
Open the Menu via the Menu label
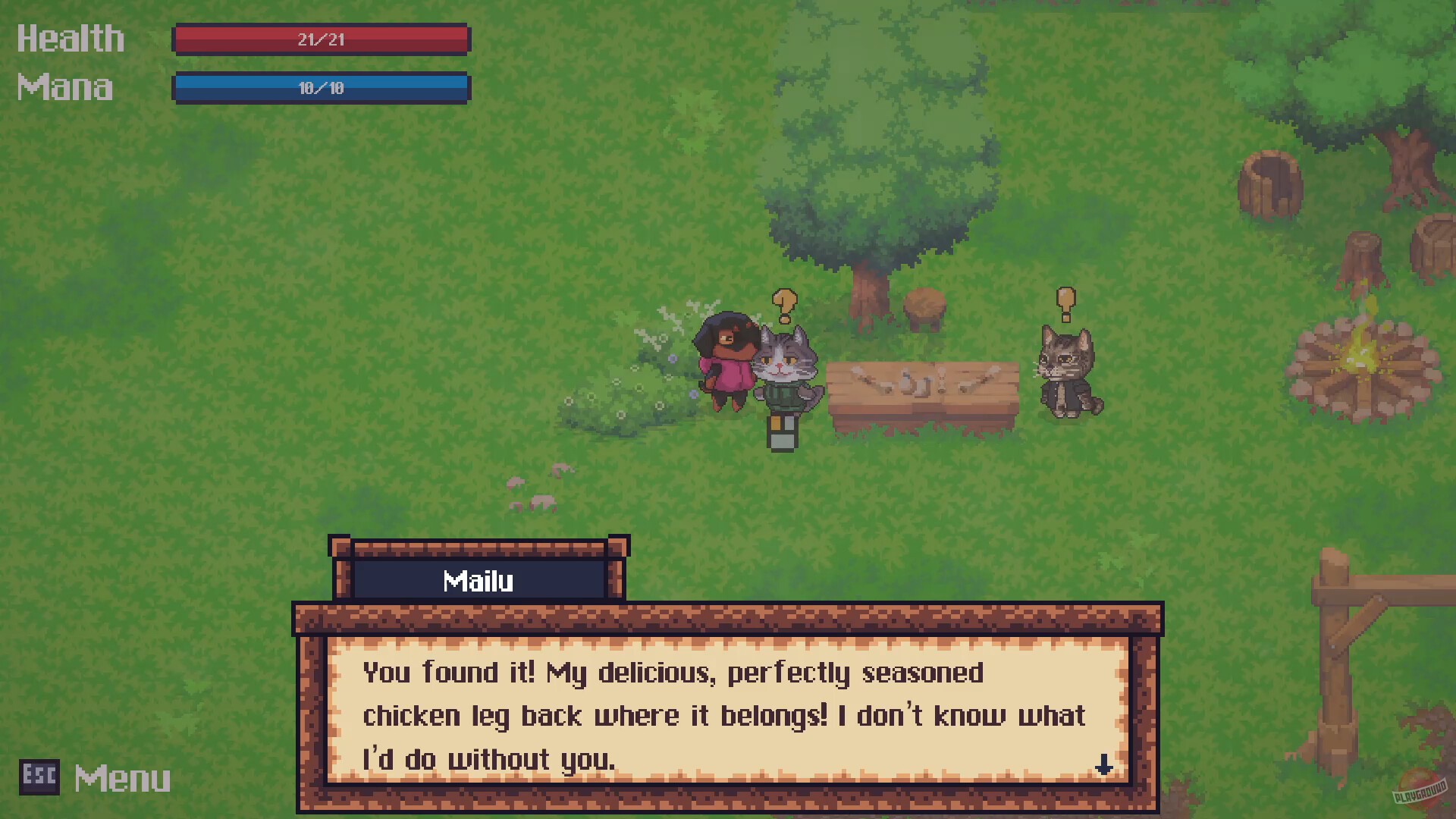coord(121,777)
